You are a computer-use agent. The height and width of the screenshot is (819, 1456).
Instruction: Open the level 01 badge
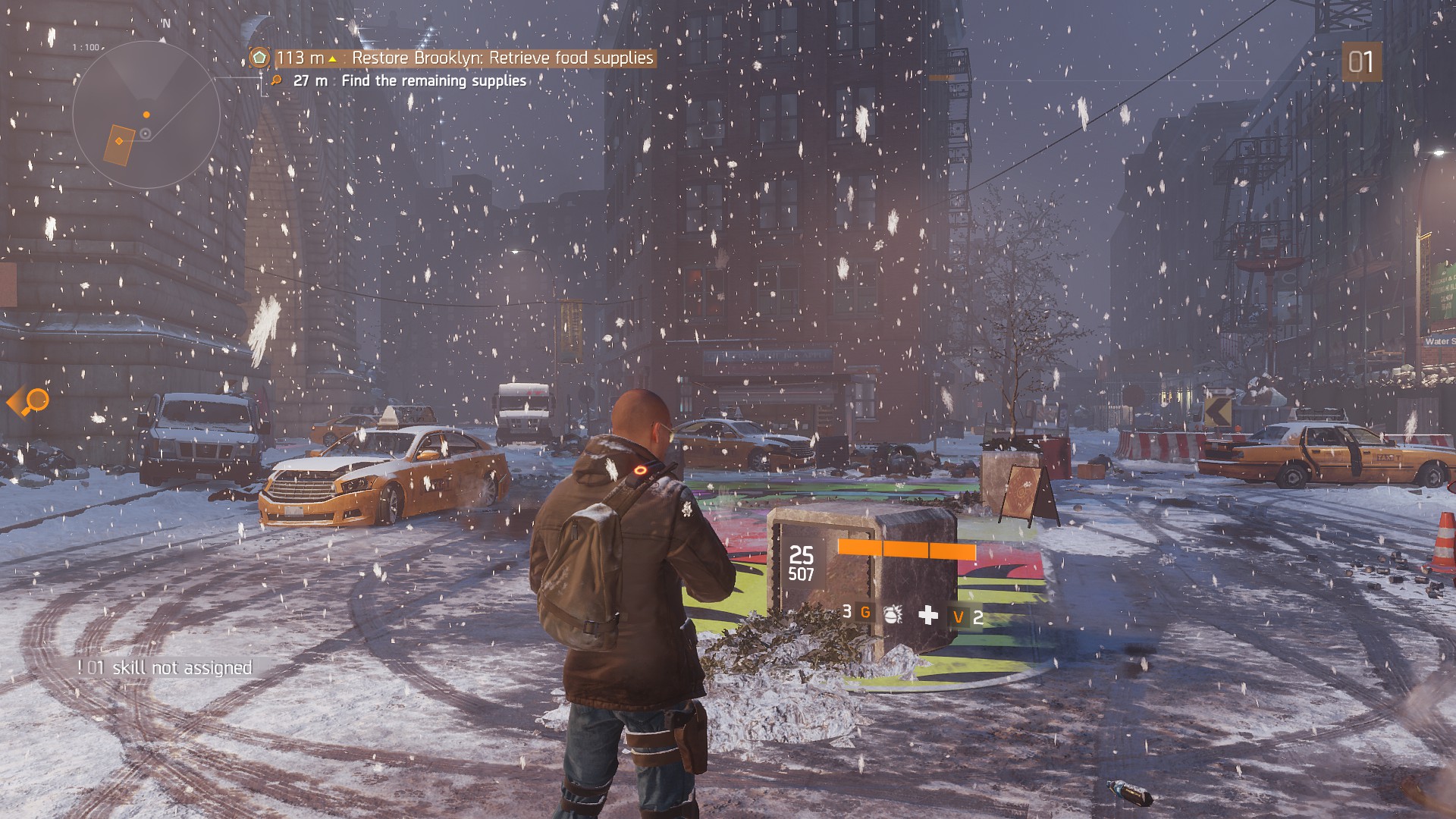[x=1361, y=62]
